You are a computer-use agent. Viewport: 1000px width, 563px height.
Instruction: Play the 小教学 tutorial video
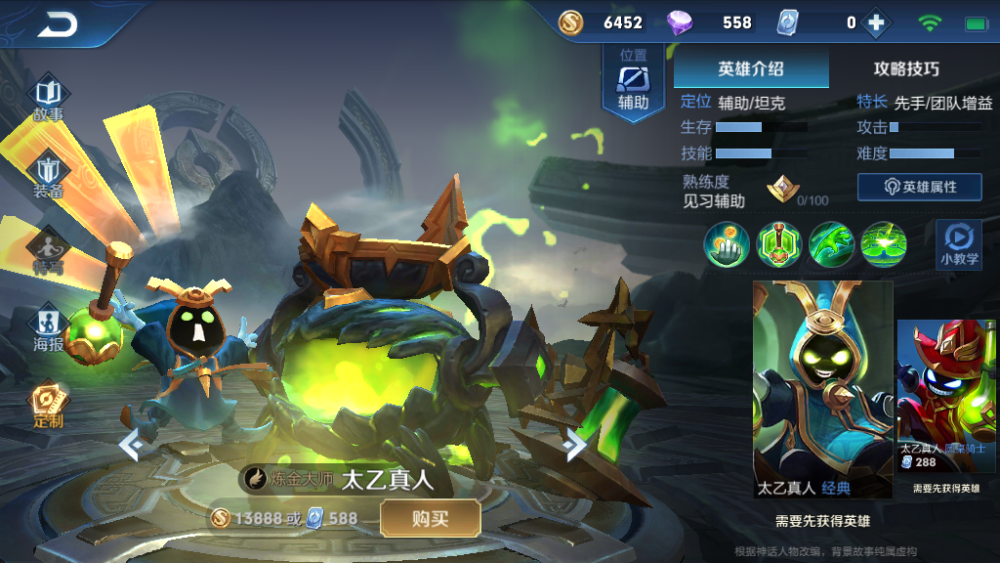point(958,245)
